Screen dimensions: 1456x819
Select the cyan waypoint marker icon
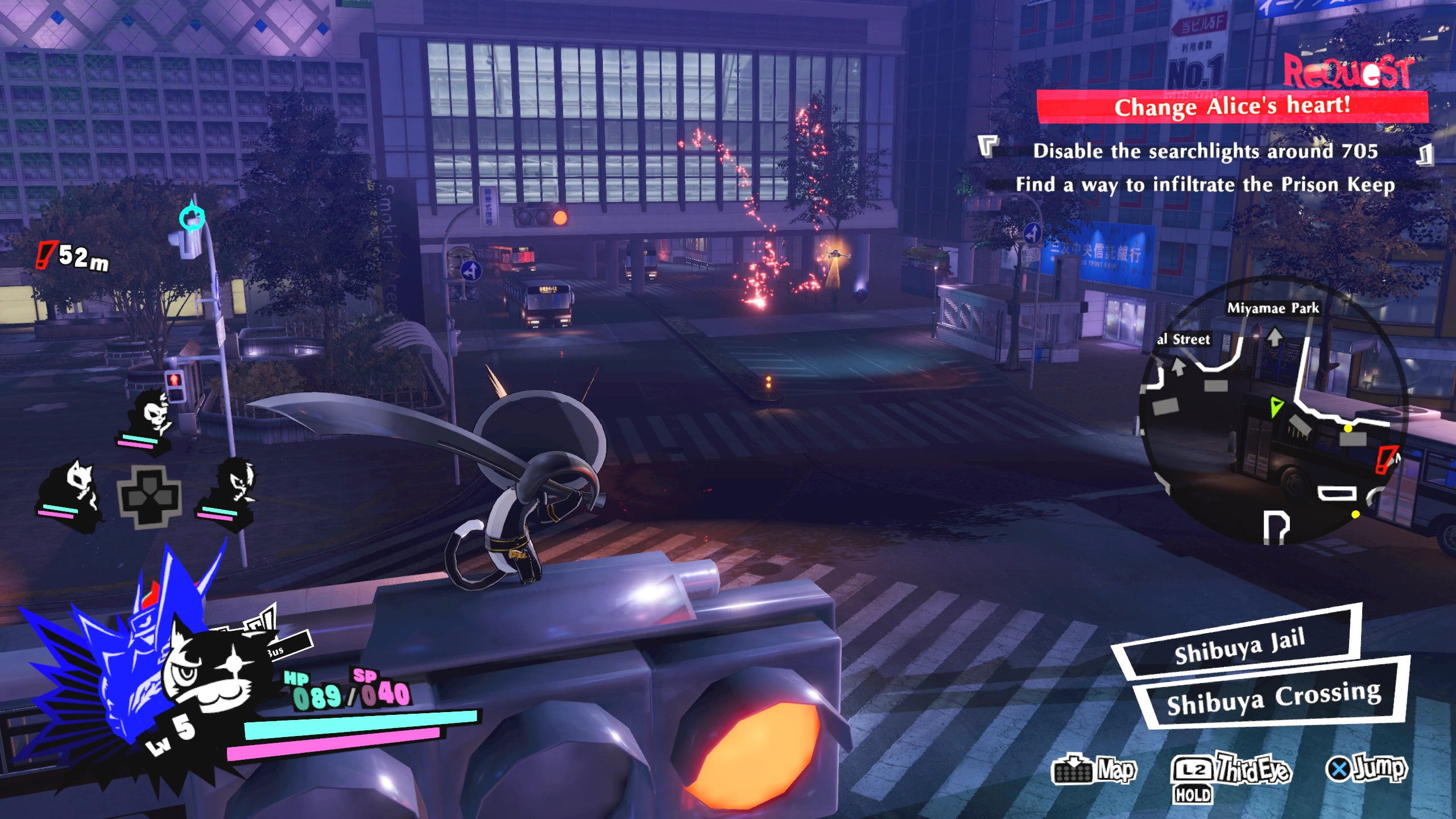tap(192, 218)
